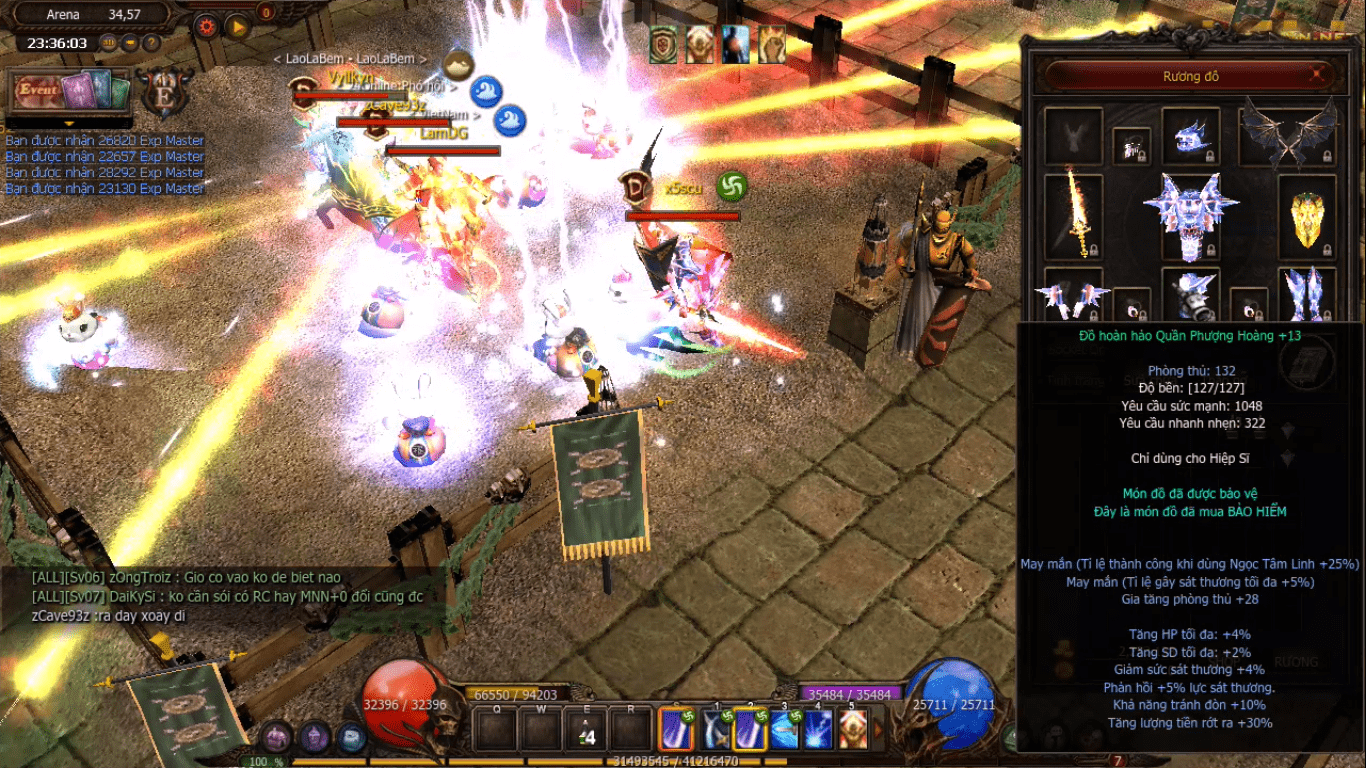Open the question mark help button
Image resolution: width=1366 pixels, height=768 pixels.
point(151,43)
